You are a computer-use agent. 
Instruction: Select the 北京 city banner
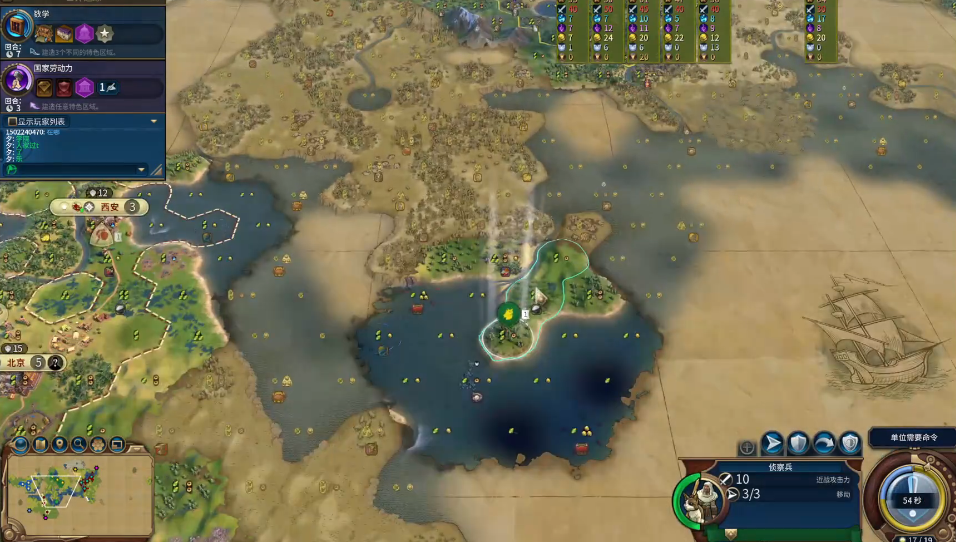coord(16,363)
